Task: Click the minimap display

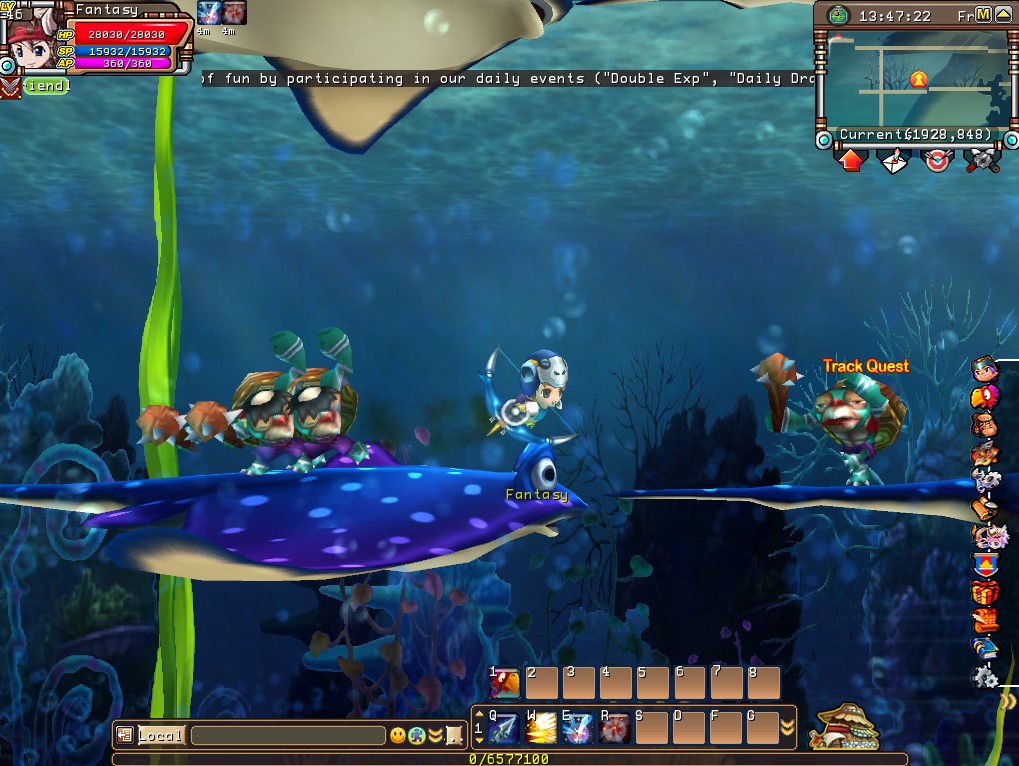Action: pyautogui.click(x=915, y=78)
